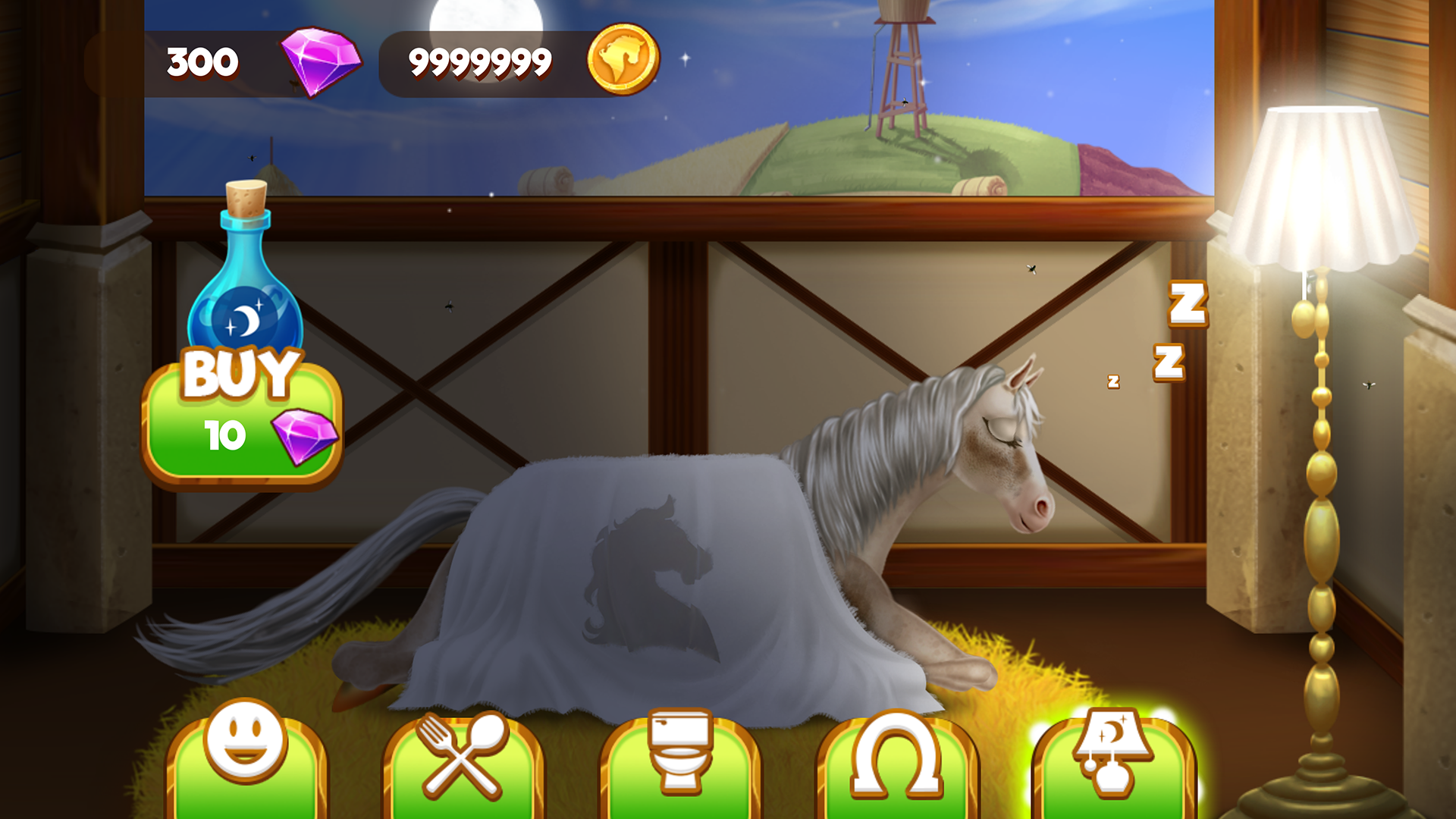The width and height of the screenshot is (1456, 819).
Task: Select the toilet cleaning icon
Action: point(681,758)
